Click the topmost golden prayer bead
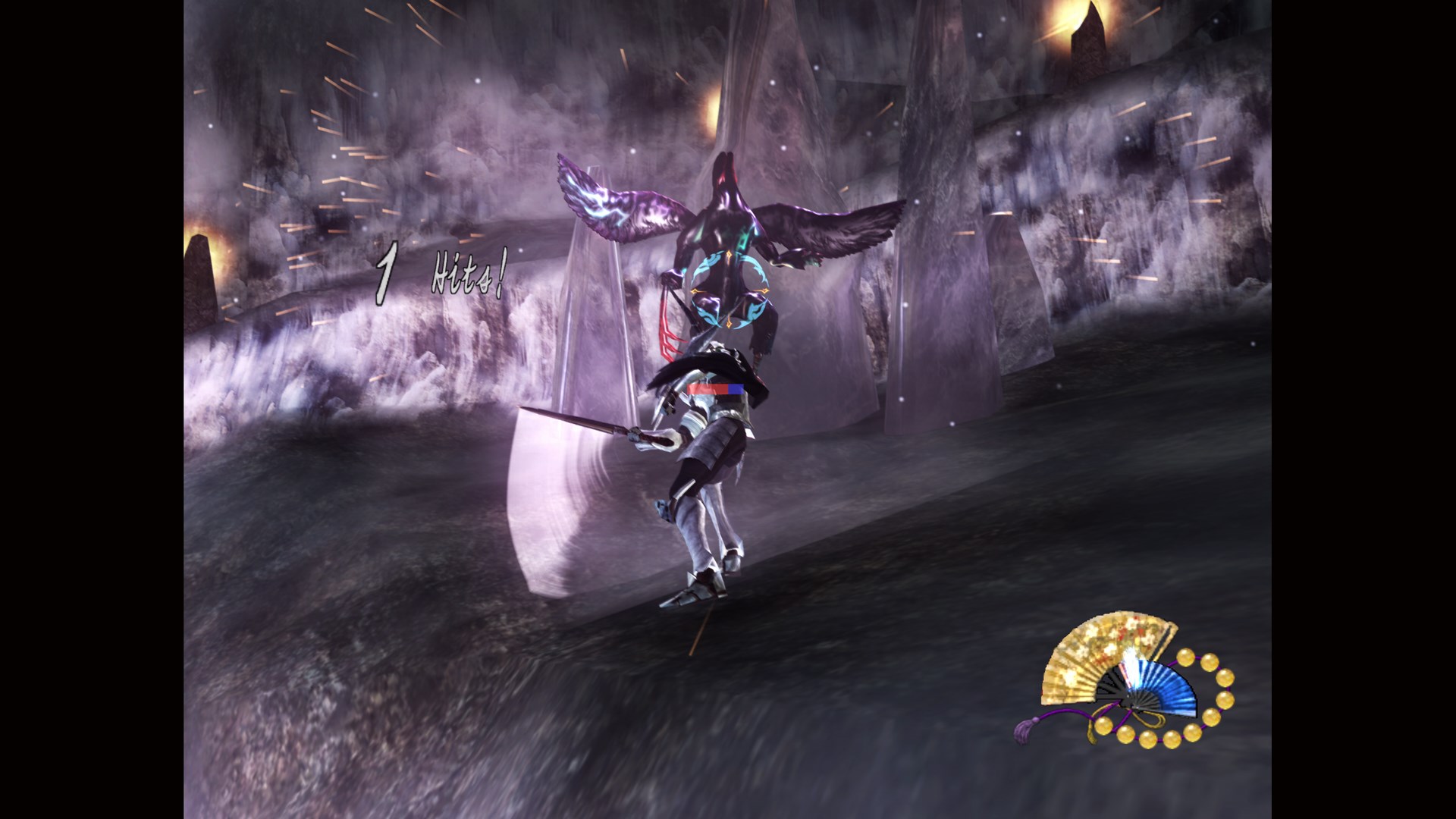Viewport: 1456px width, 819px height. point(1185,657)
